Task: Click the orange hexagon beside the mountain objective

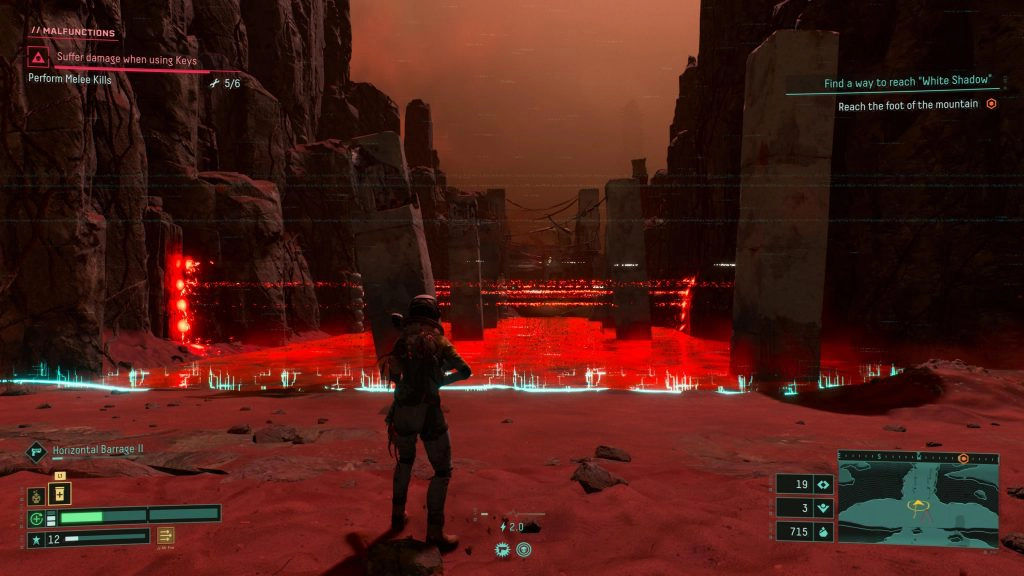Action: 991,104
